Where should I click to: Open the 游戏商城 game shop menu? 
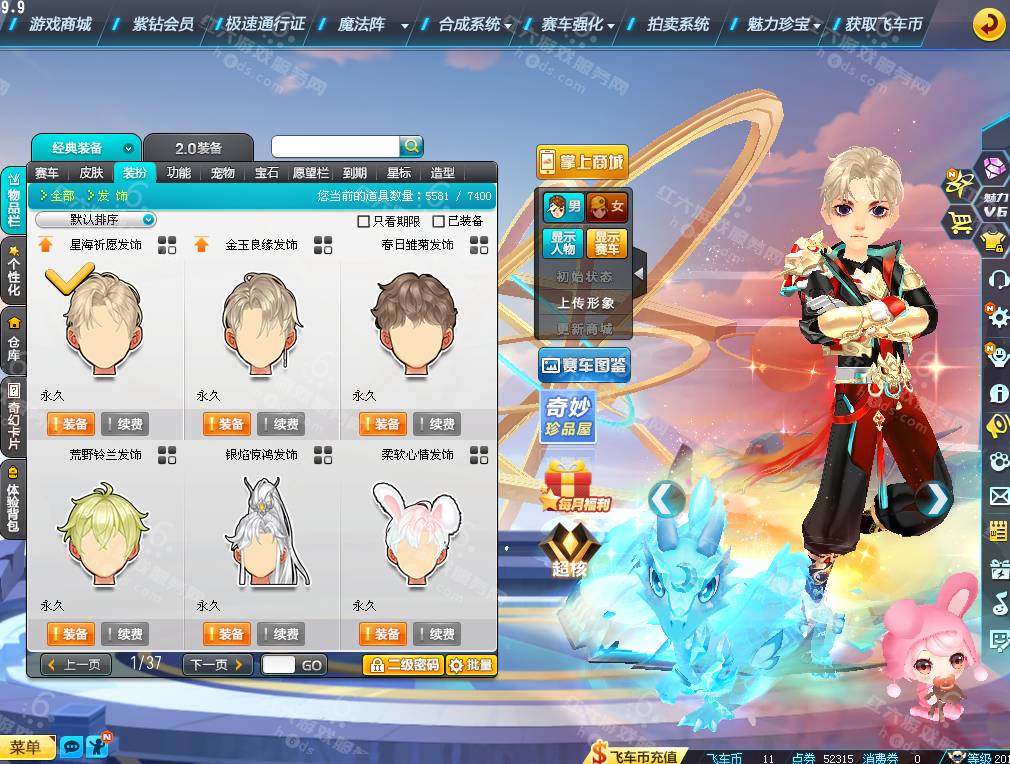[x=59, y=23]
